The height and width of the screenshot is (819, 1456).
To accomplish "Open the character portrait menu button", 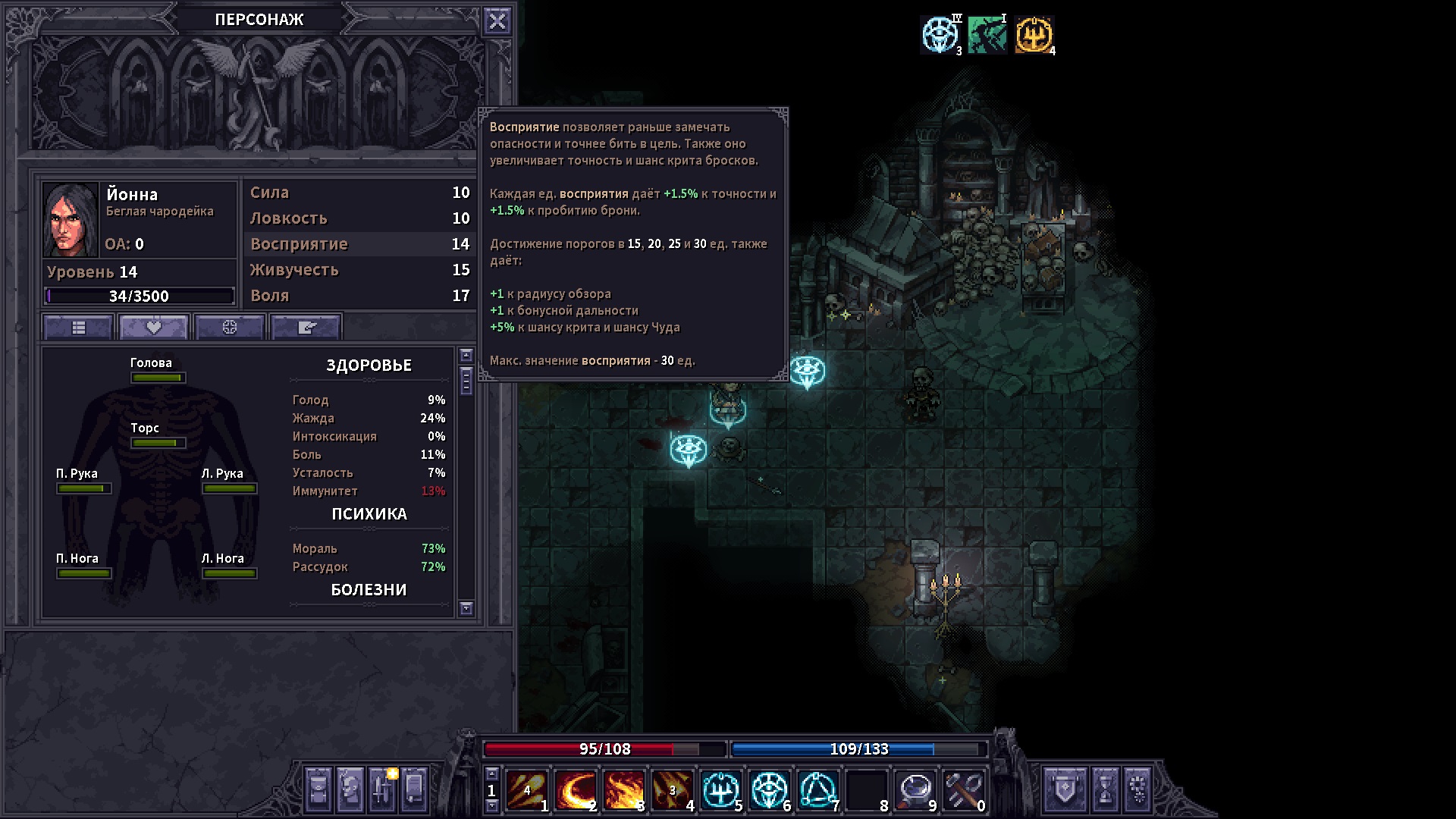I will click(x=350, y=789).
